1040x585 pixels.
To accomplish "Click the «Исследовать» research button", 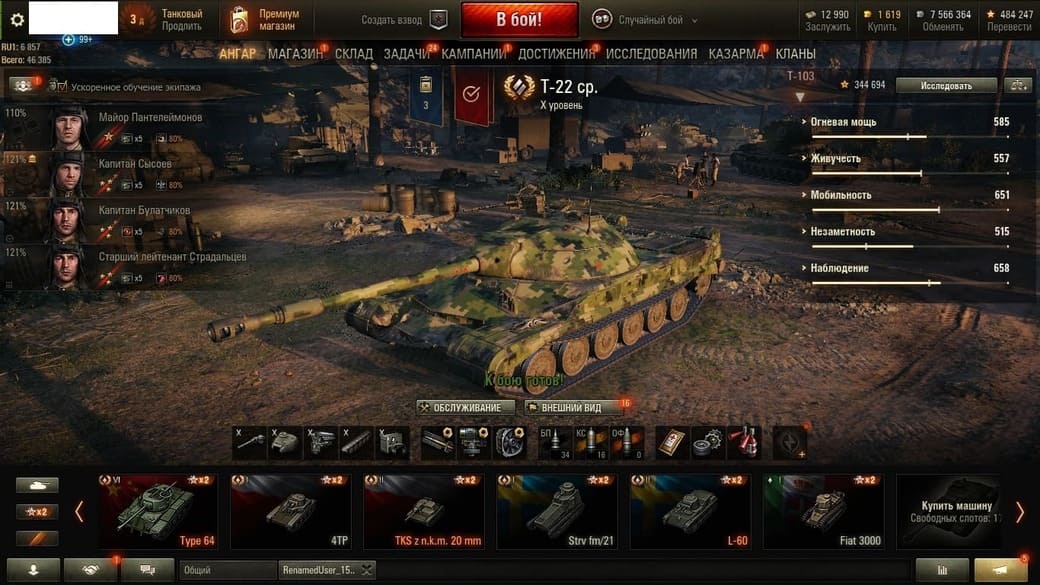I will point(946,86).
